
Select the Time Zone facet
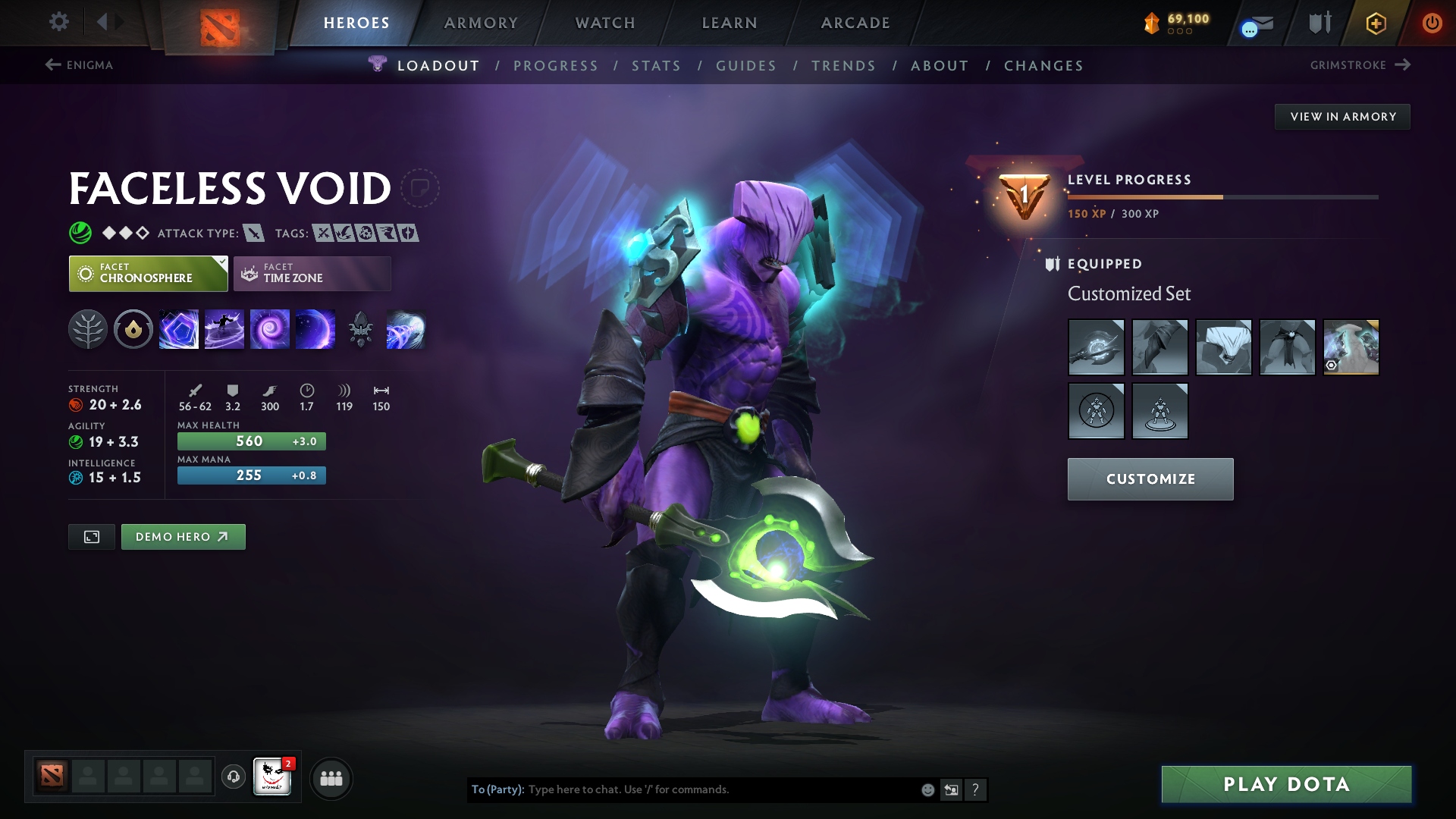coord(312,273)
